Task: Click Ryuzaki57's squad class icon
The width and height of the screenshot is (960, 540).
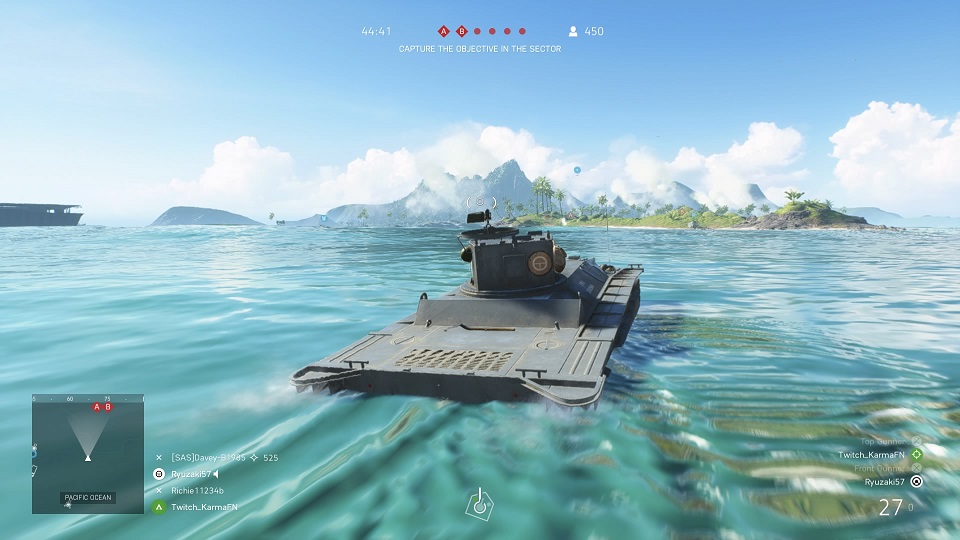Action: coord(158,474)
